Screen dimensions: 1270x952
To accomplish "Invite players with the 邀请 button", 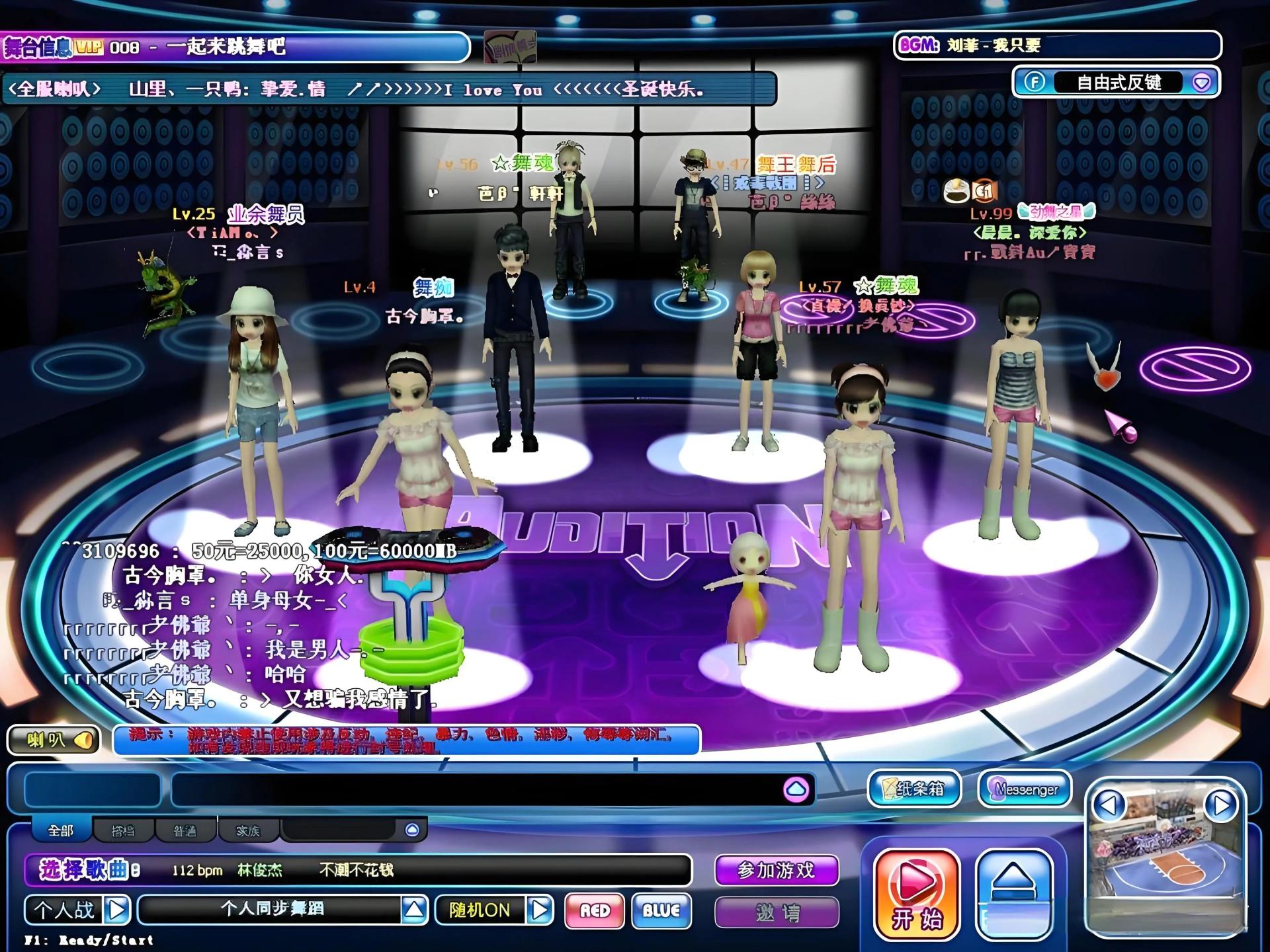I will click(x=776, y=913).
